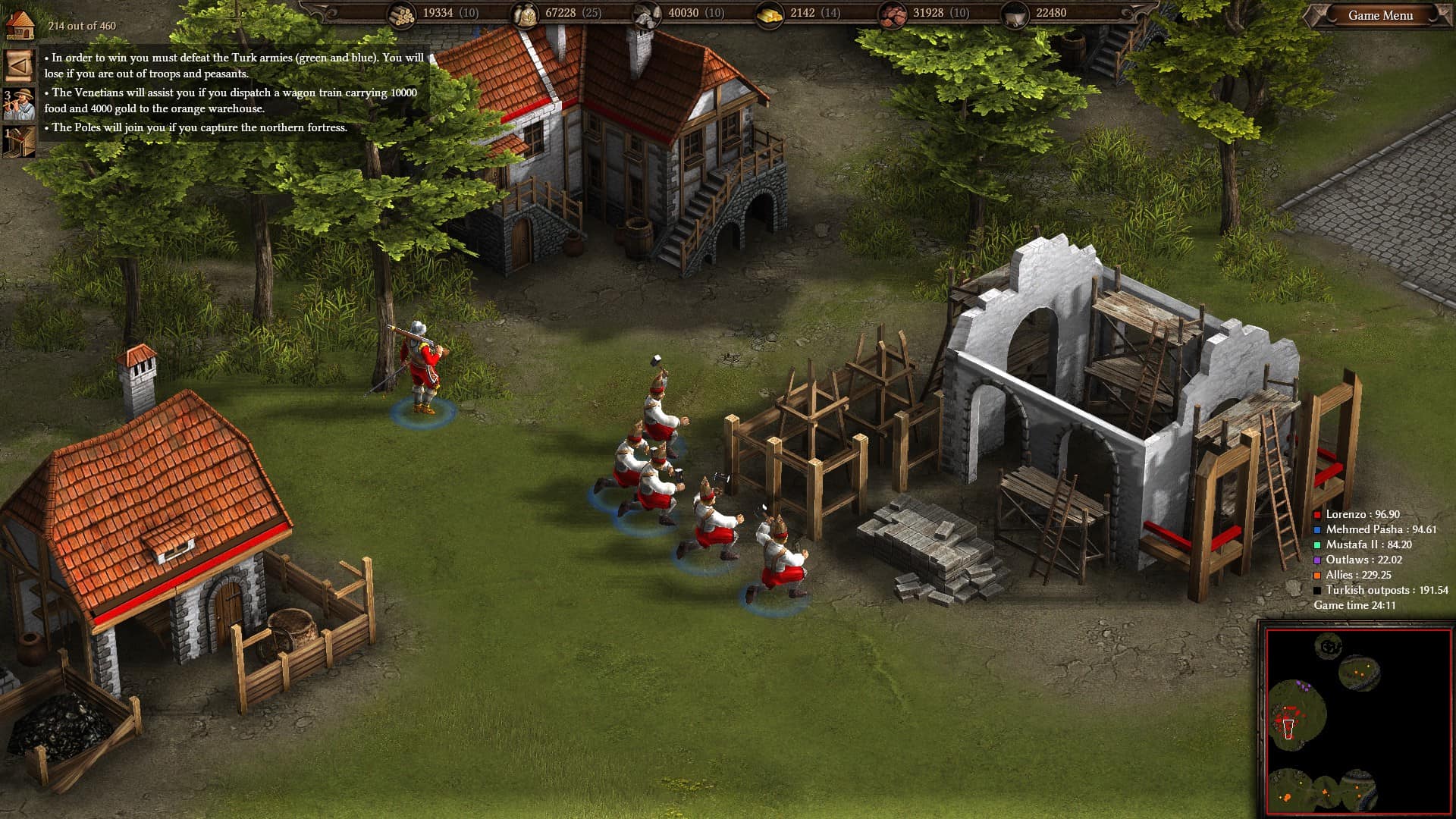Click the iron ore resource icon
The width and height of the screenshot is (1456, 819).
[893, 14]
